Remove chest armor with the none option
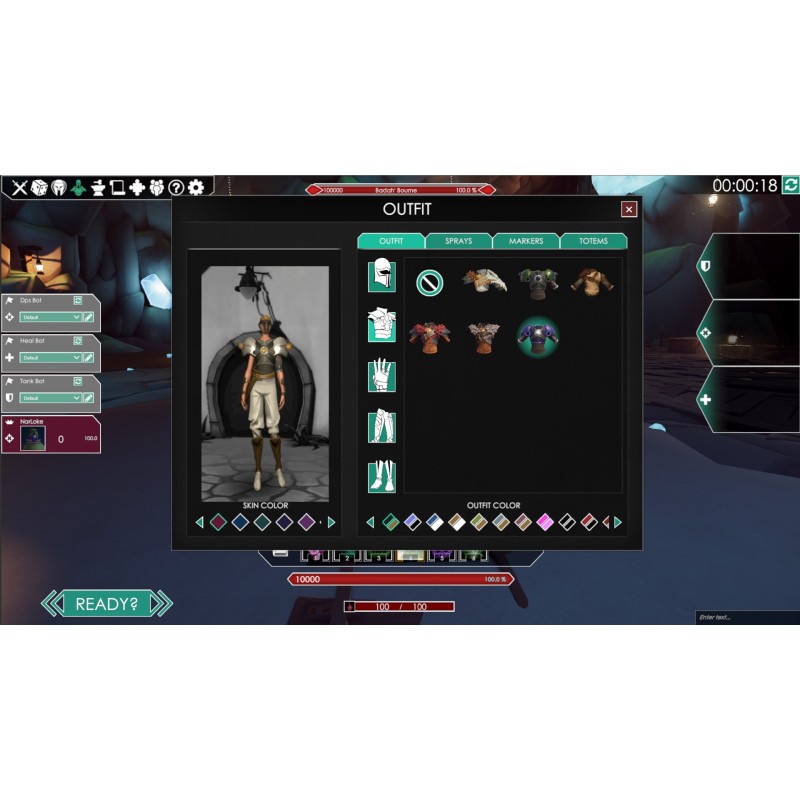Image resolution: width=800 pixels, height=800 pixels. [429, 283]
